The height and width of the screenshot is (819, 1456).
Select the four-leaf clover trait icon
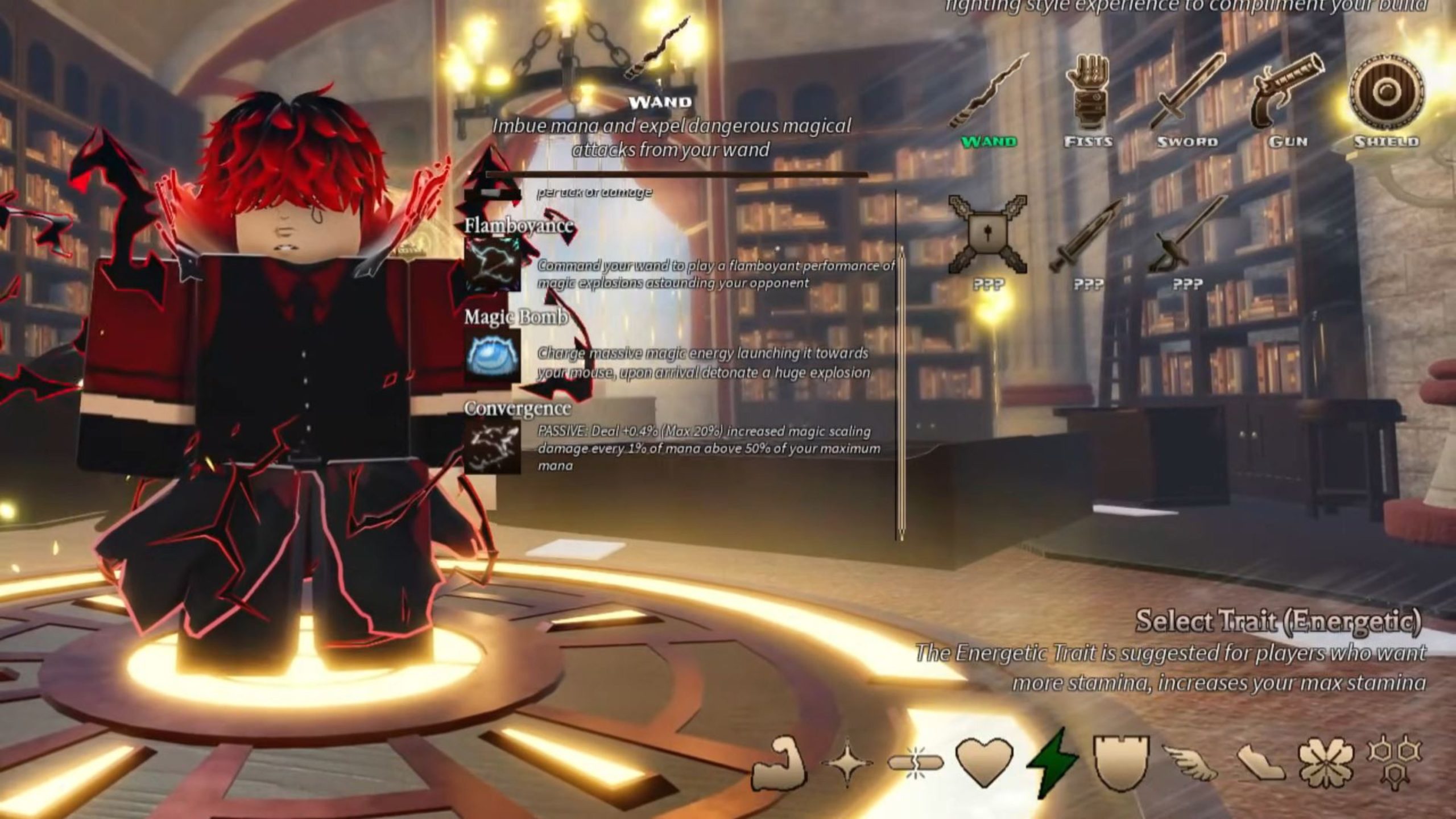(1325, 763)
